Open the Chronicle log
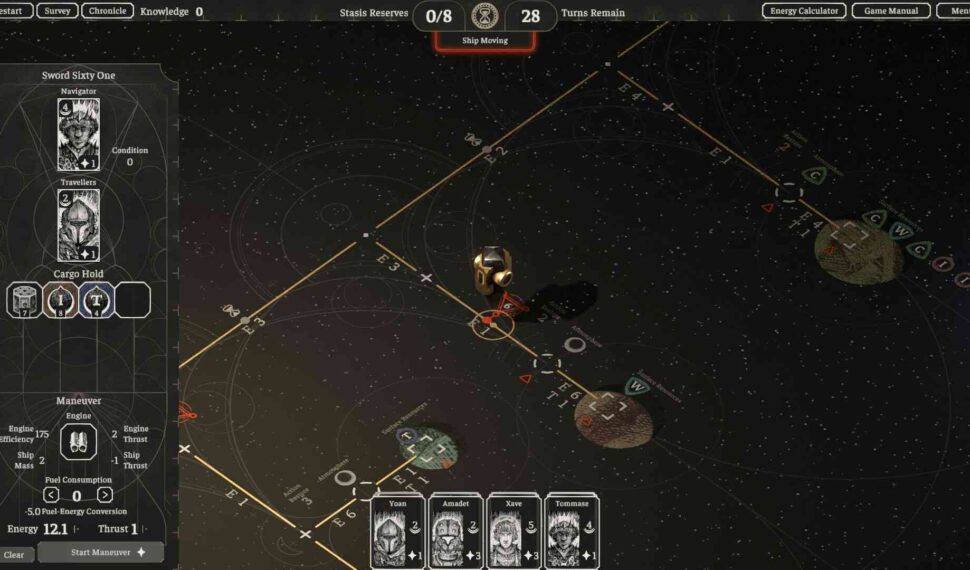 coord(107,11)
